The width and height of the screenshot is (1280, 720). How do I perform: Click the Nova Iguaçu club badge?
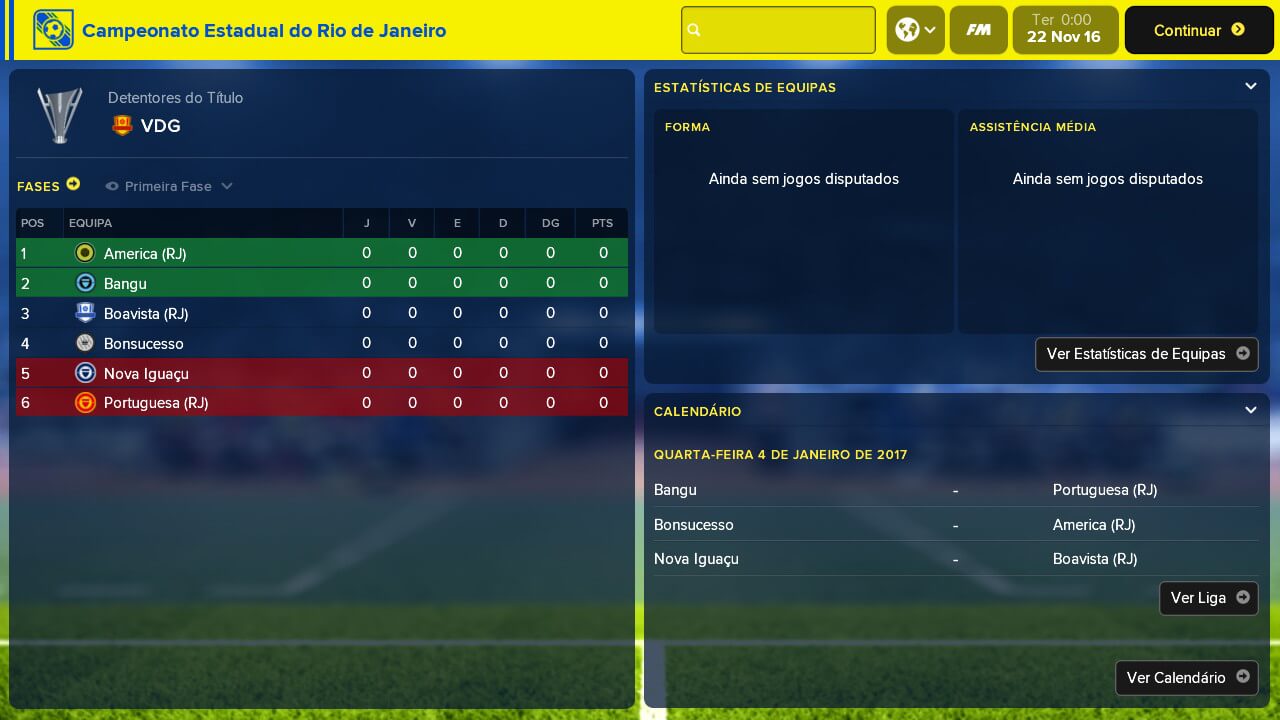[x=85, y=373]
